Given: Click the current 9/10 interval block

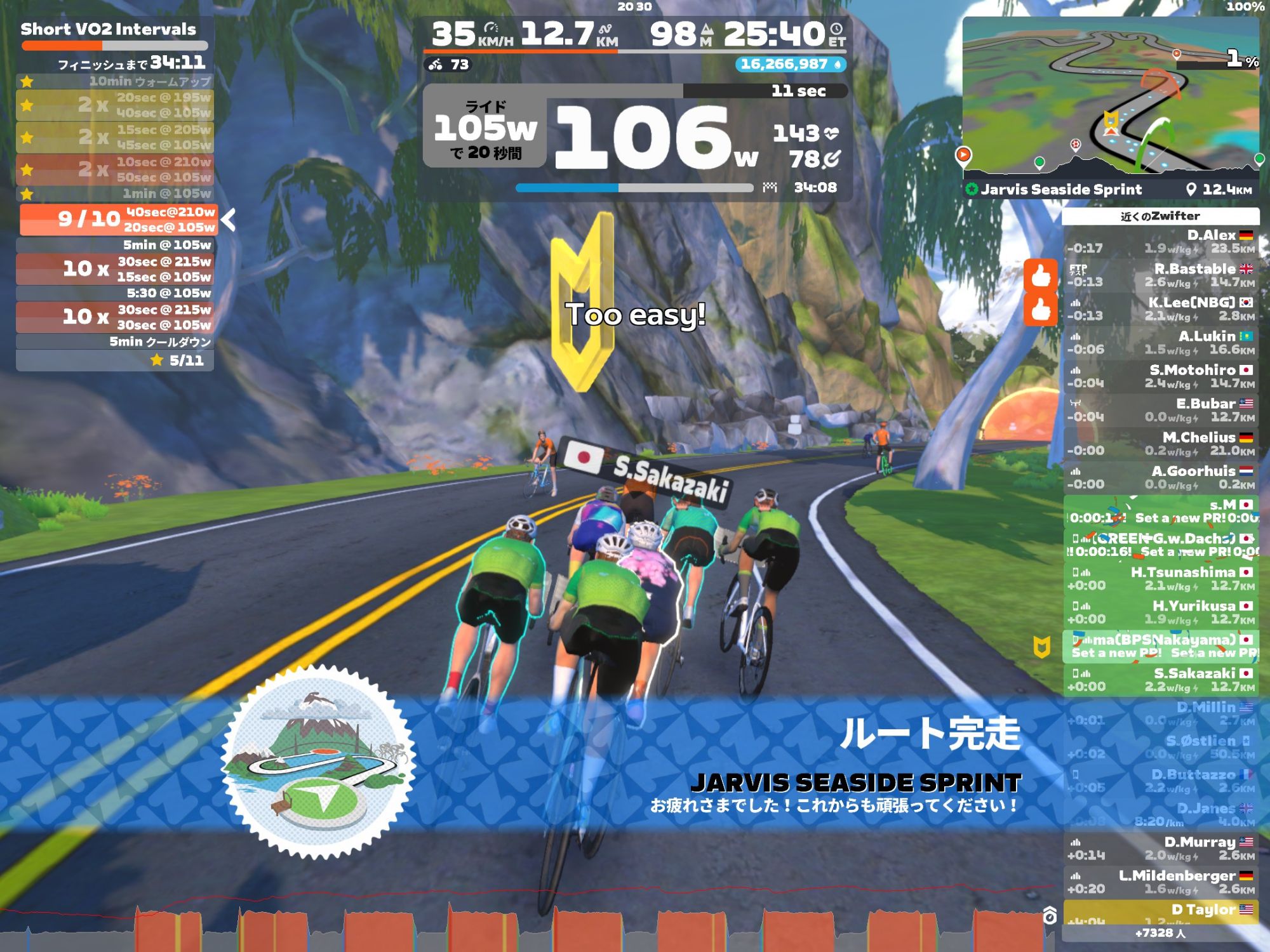Looking at the screenshot, I should click(119, 220).
